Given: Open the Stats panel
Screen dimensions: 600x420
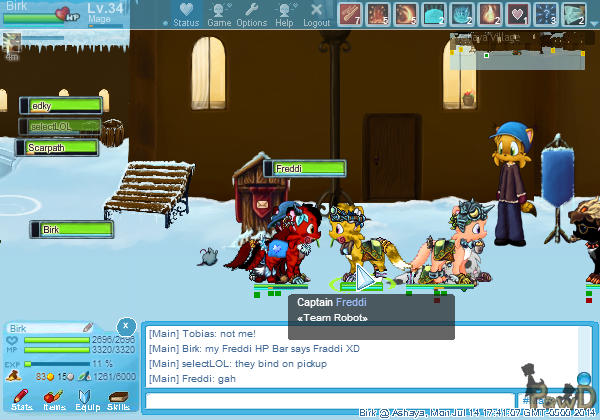Looking at the screenshot, I should click(x=22, y=399).
